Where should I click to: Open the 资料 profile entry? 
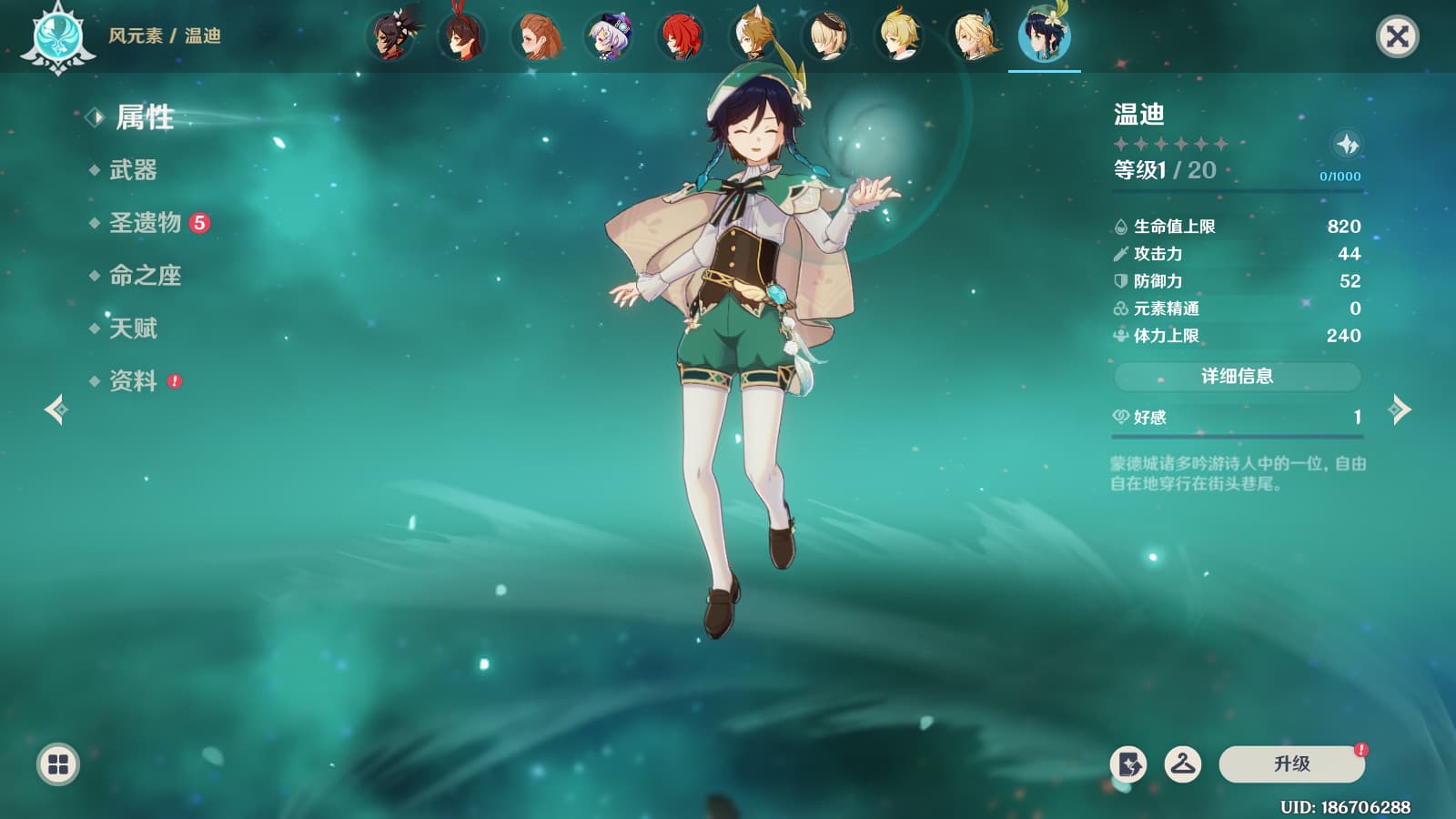pyautogui.click(x=133, y=381)
